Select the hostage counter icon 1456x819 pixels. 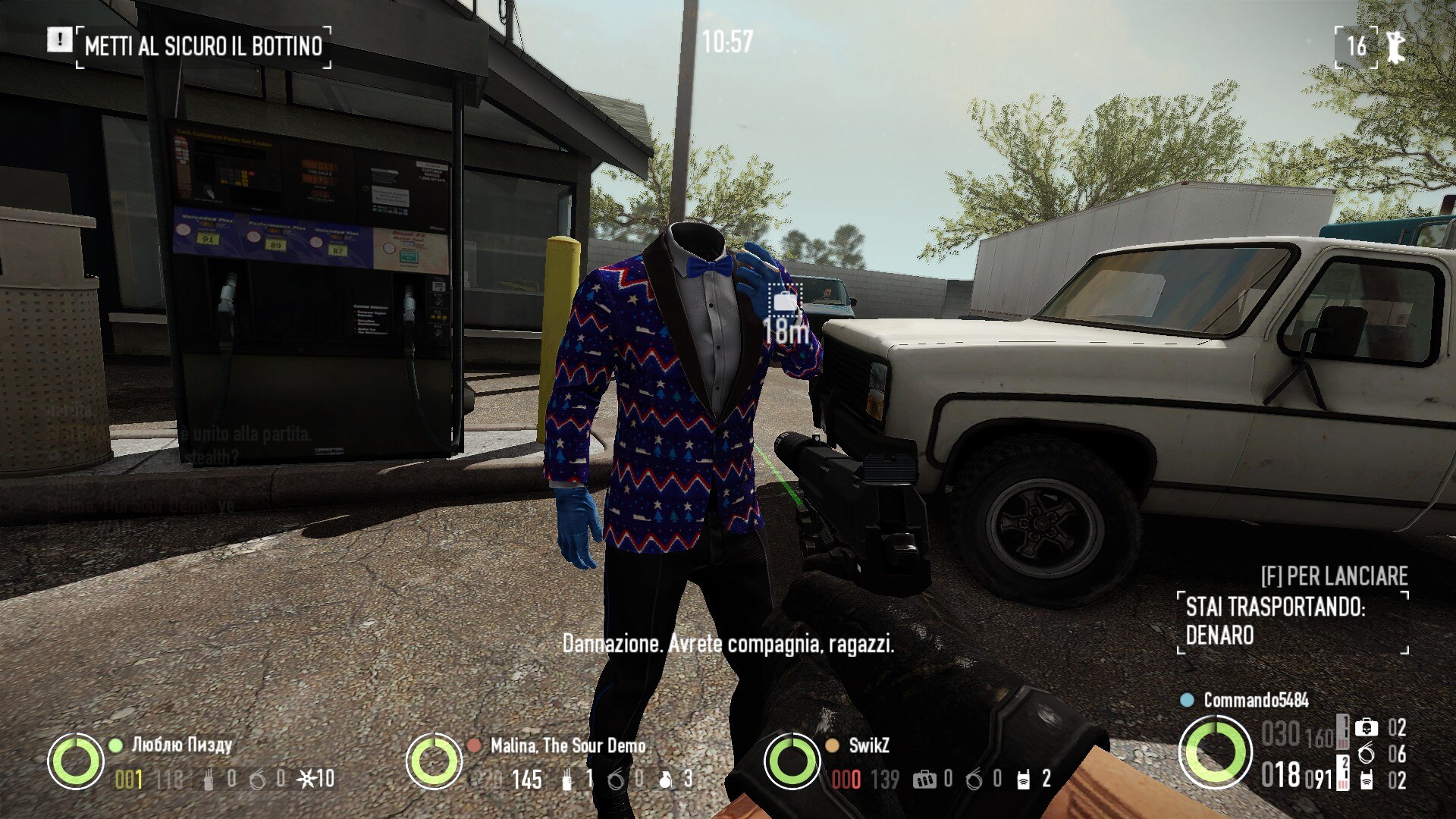(1395, 46)
